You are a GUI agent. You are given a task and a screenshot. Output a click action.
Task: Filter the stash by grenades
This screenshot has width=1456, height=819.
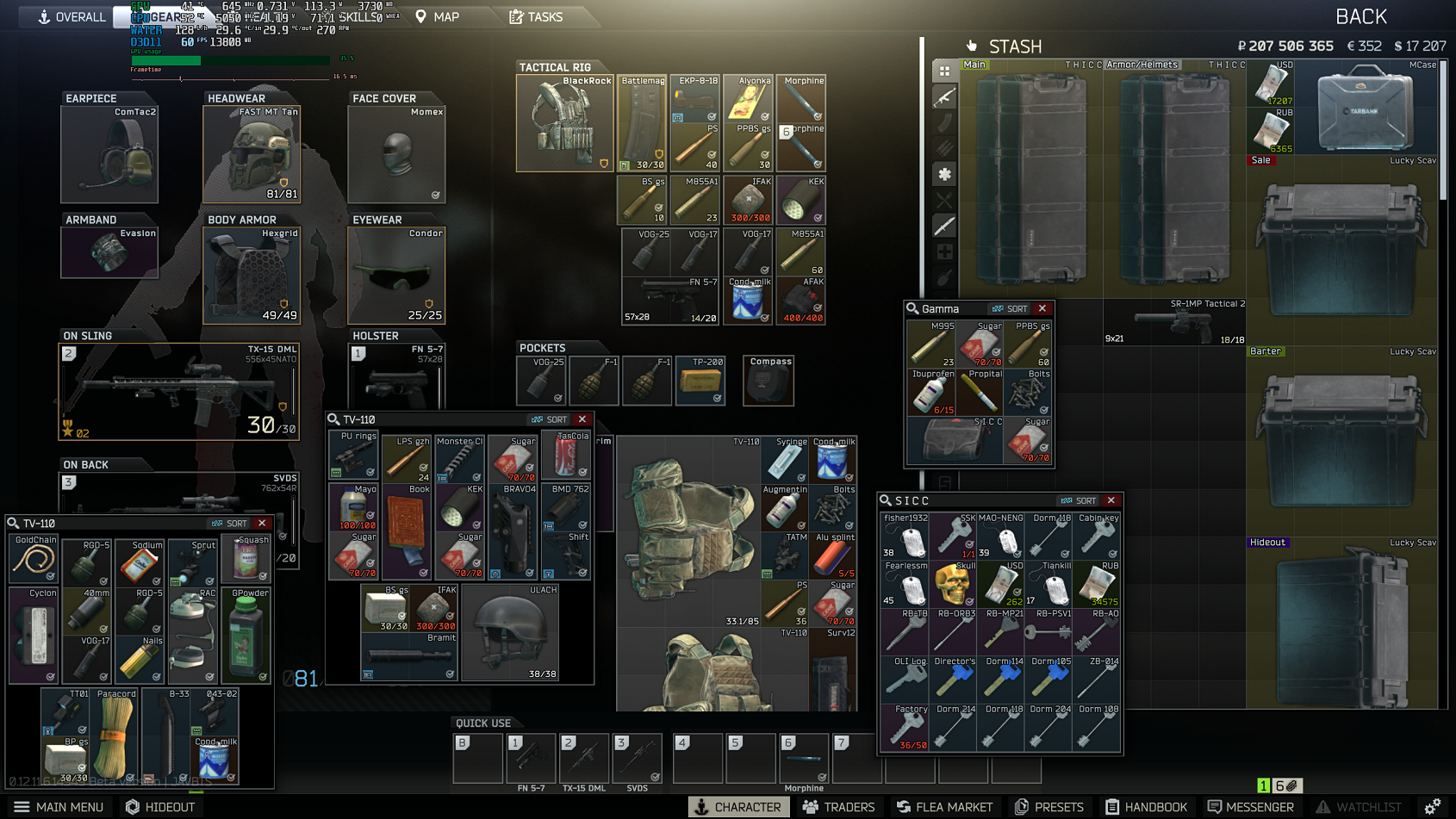point(944,277)
